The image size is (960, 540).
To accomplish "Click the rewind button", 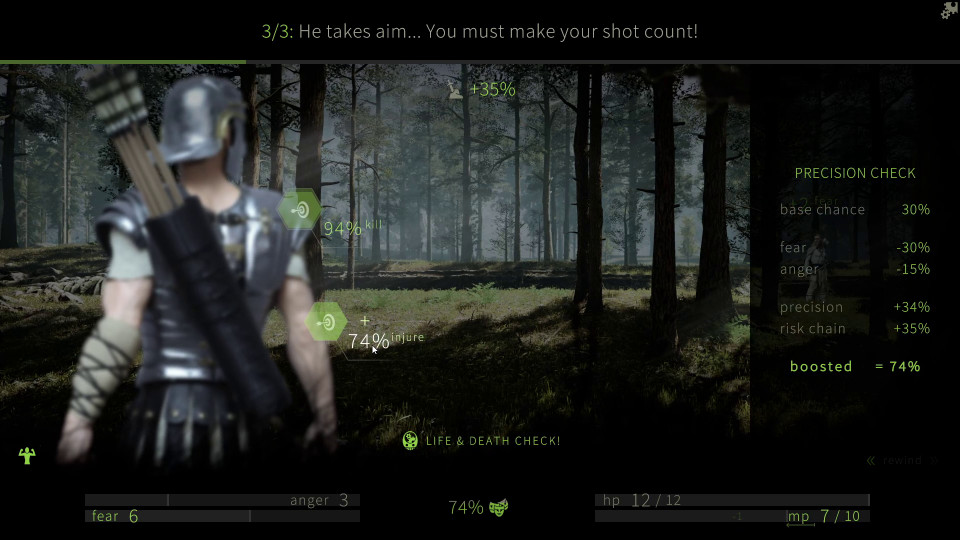I will [x=898, y=460].
